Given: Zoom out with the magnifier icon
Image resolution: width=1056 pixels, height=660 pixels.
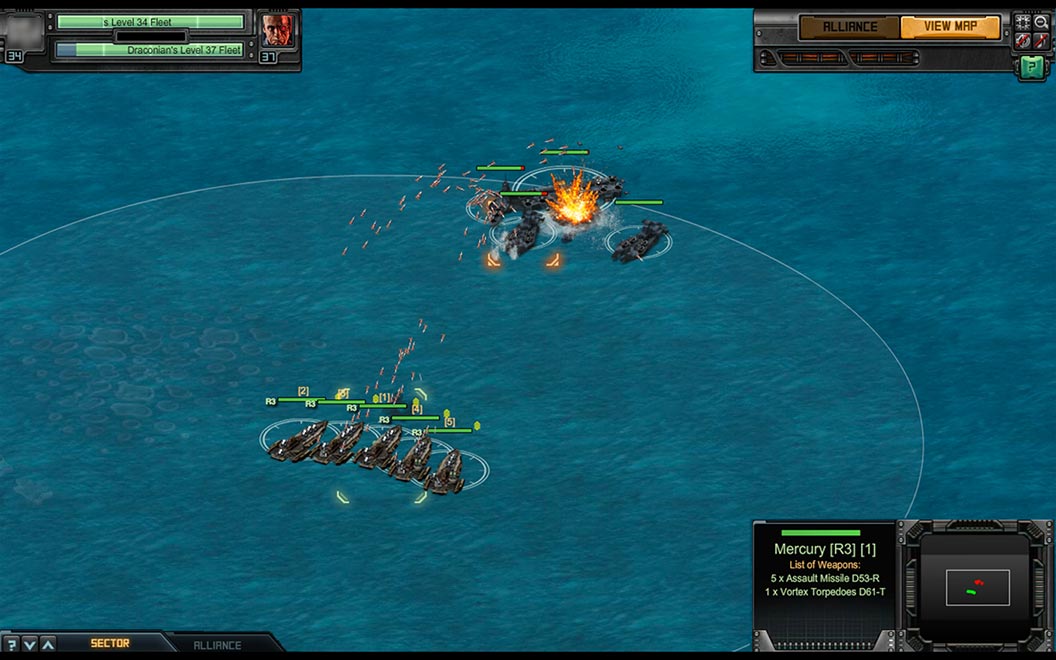Looking at the screenshot, I should [x=1041, y=21].
